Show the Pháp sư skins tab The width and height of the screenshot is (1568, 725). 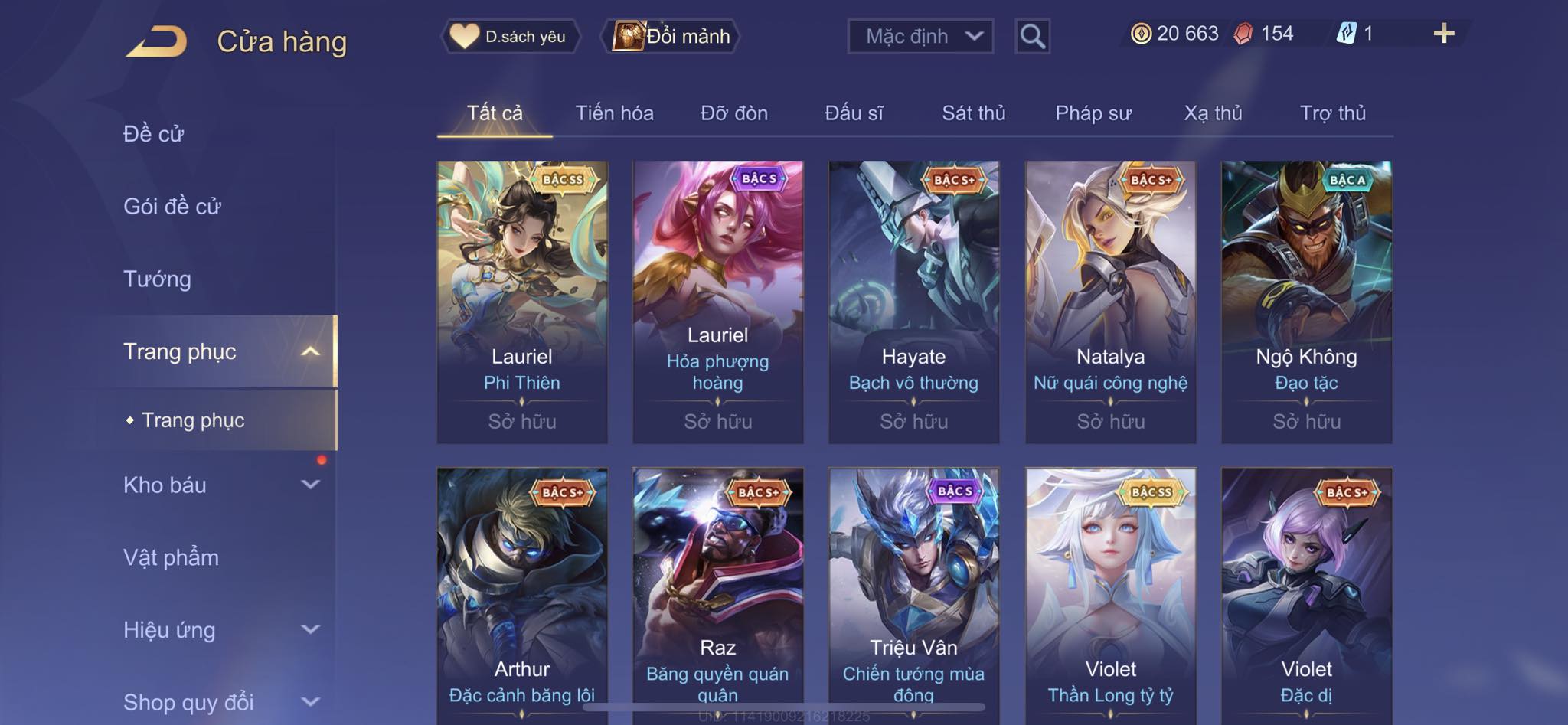(1093, 113)
